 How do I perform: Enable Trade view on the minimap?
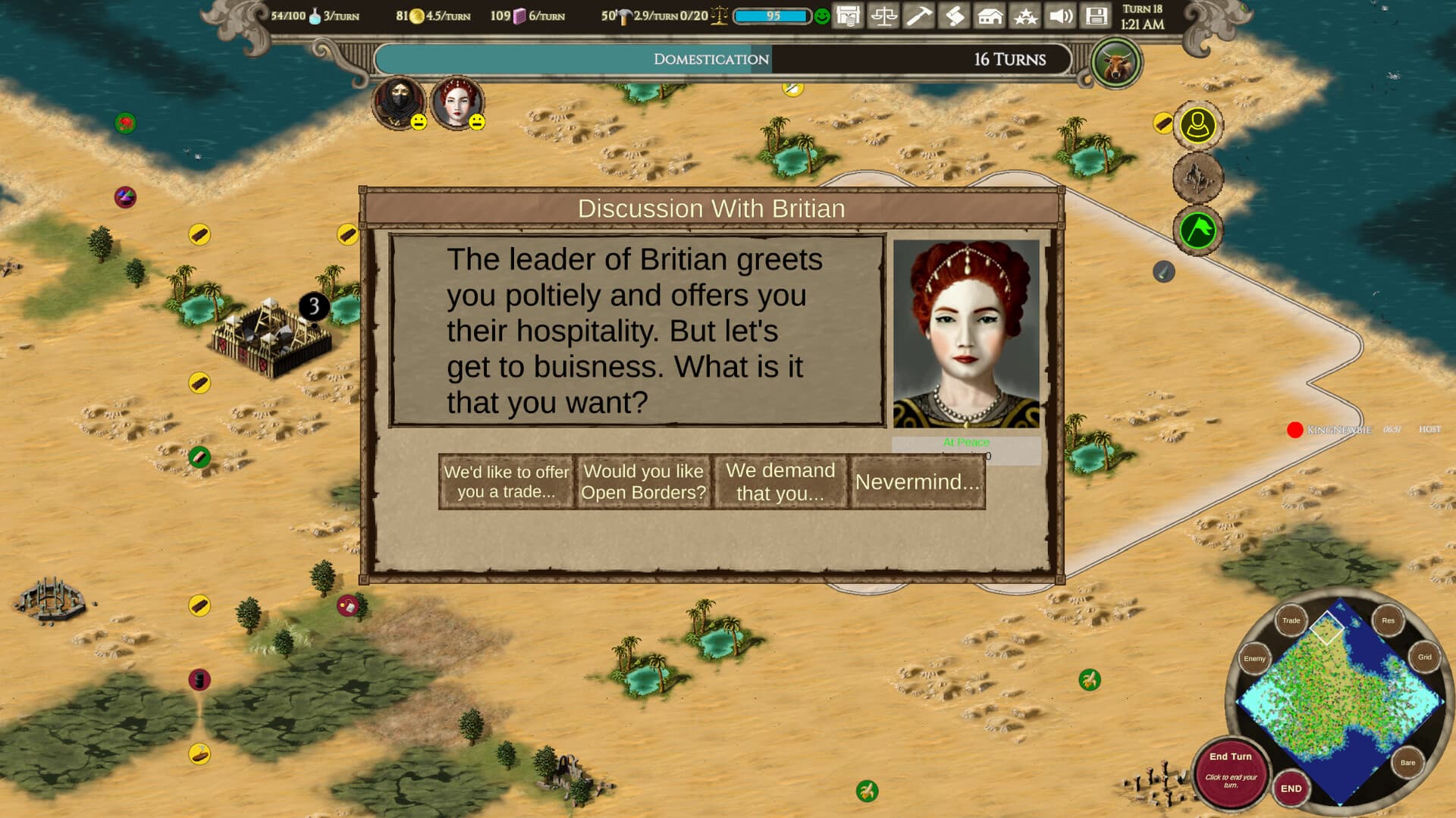point(1292,620)
